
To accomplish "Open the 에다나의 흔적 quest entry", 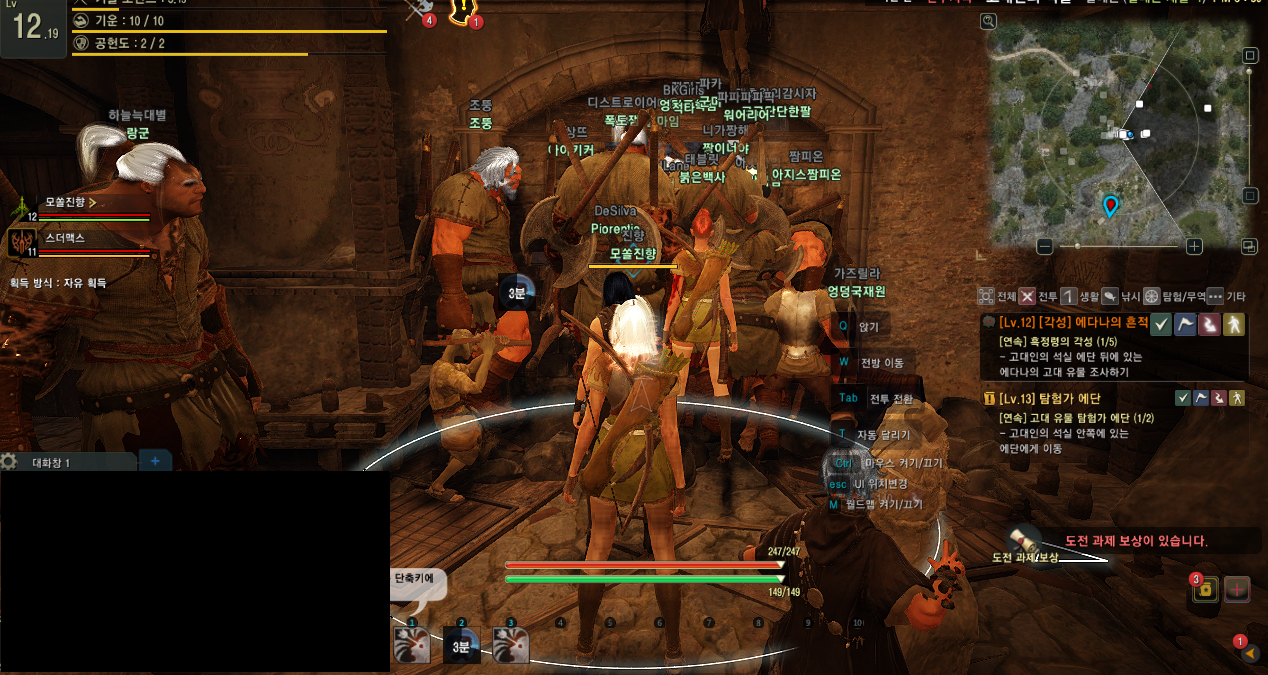I will [1064, 323].
